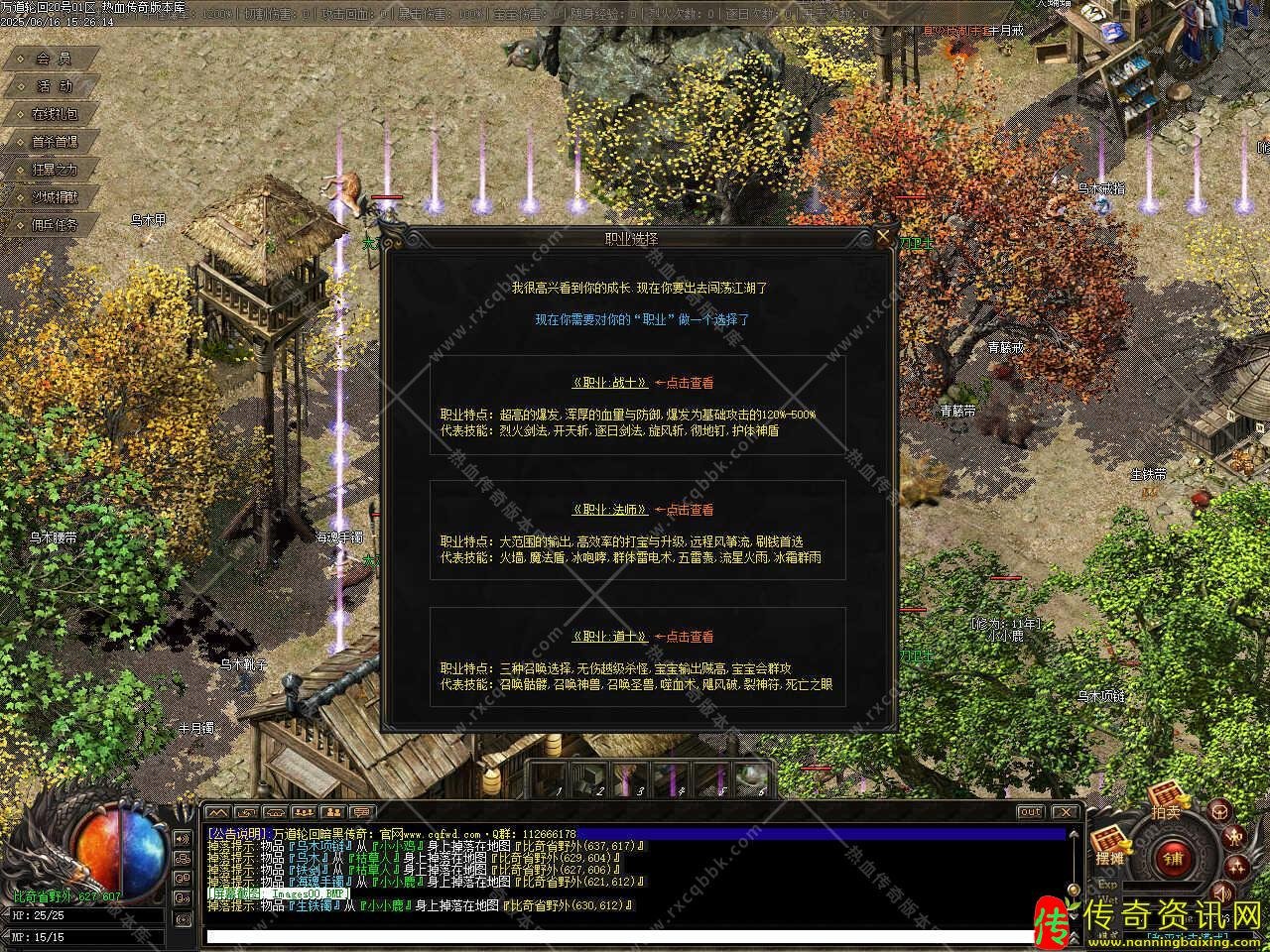Select the 法师 mage class link

tap(610, 510)
